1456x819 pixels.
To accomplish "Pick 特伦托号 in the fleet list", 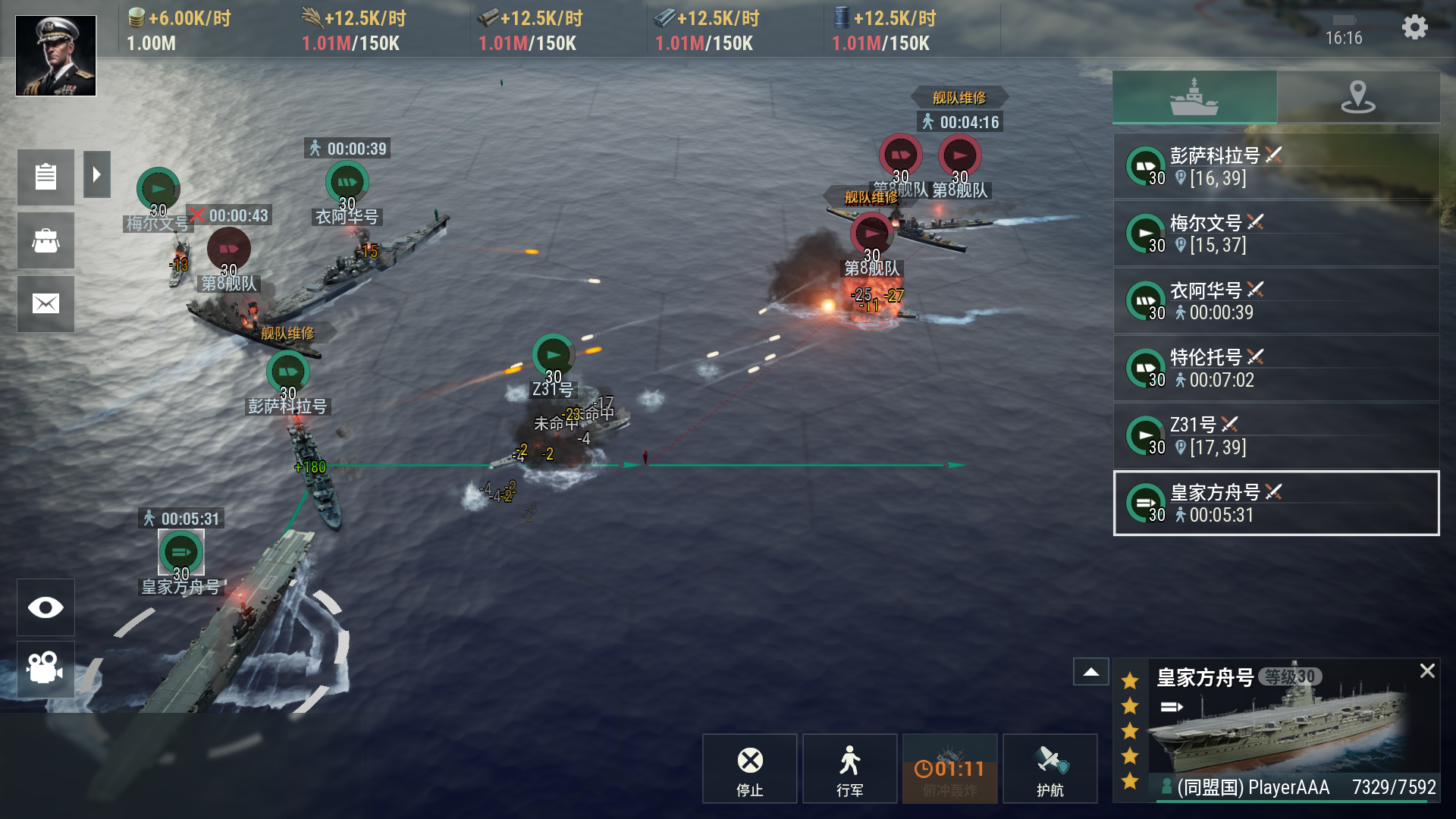I will click(x=1276, y=368).
